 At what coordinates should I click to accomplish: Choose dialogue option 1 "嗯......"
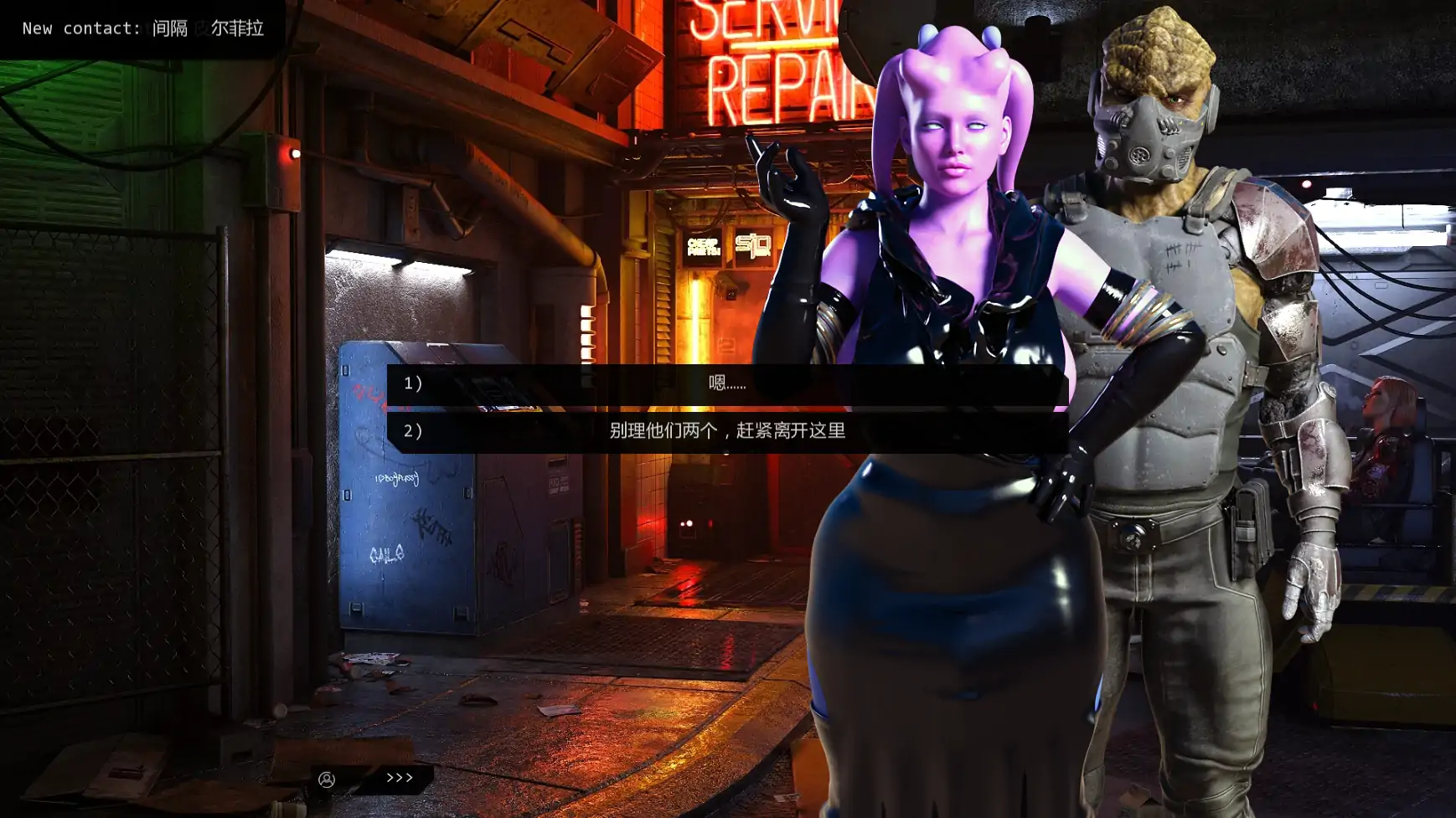pos(725,383)
